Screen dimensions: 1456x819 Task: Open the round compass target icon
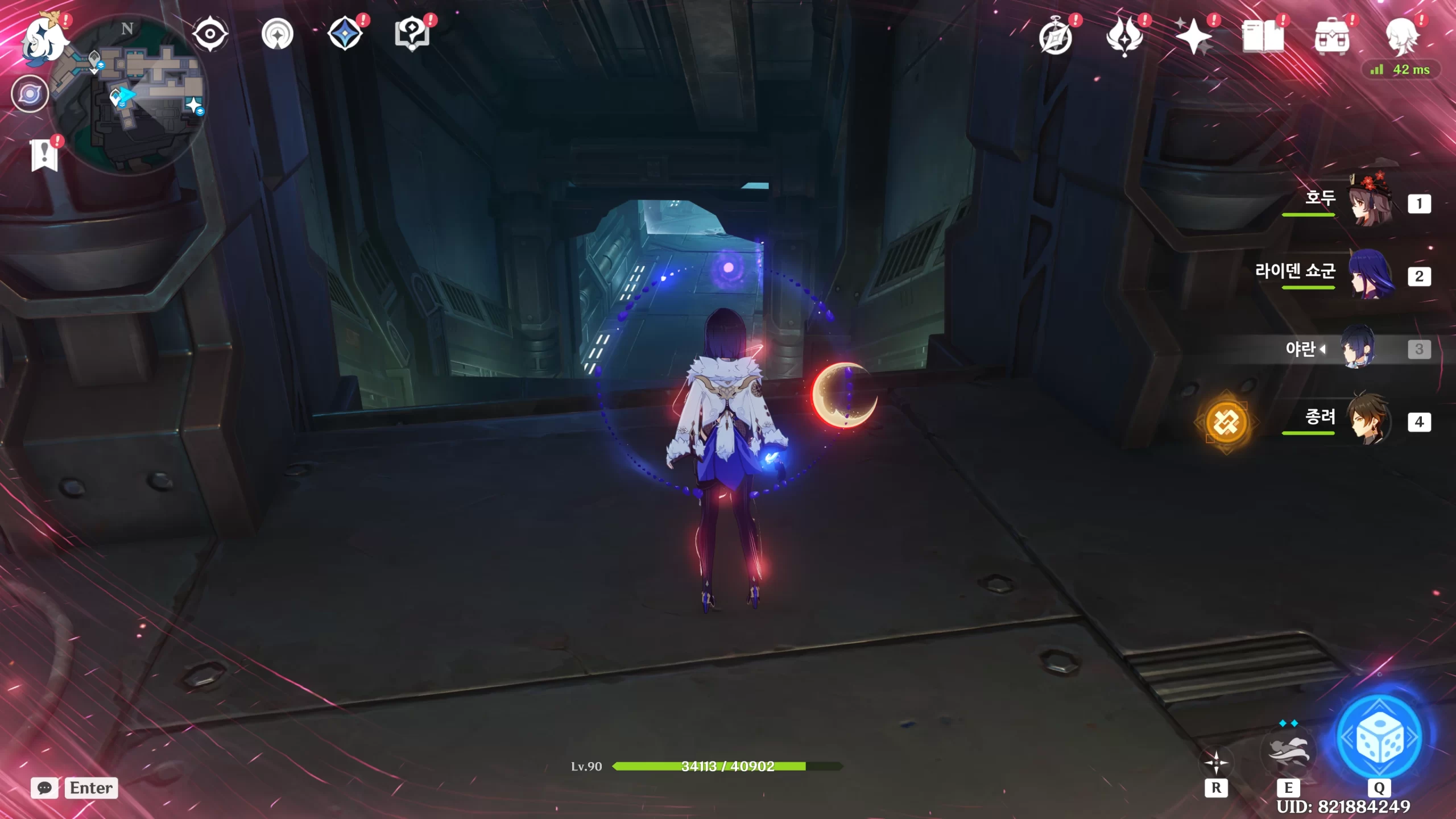[x=277, y=34]
